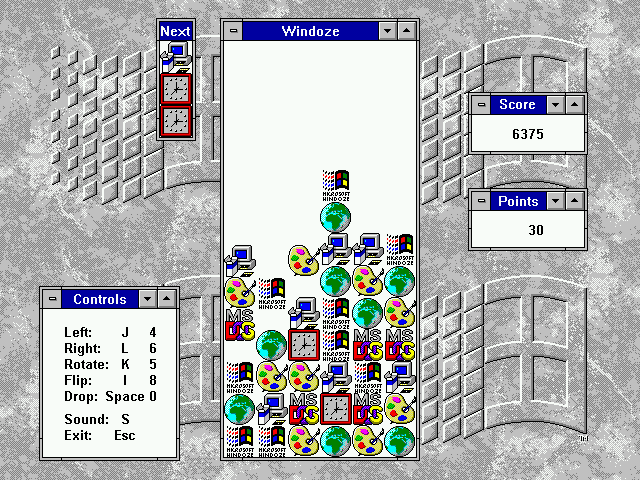Screen dimensions: 640x480
Task: Open the Windoze window control menu
Action: pos(234,31)
